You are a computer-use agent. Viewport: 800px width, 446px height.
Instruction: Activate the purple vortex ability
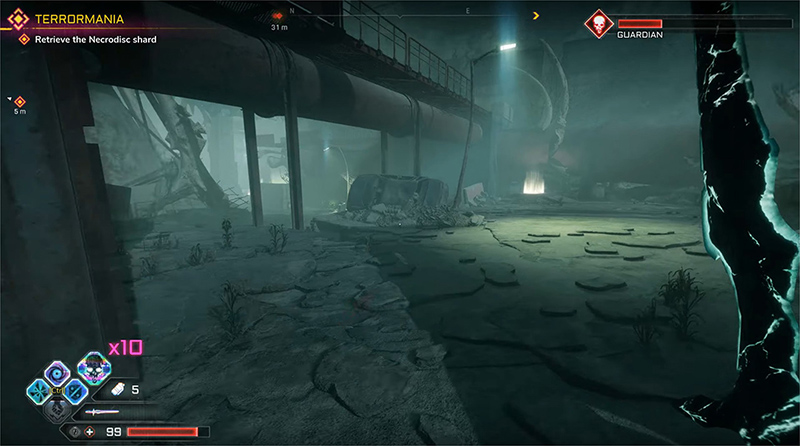(x=57, y=371)
